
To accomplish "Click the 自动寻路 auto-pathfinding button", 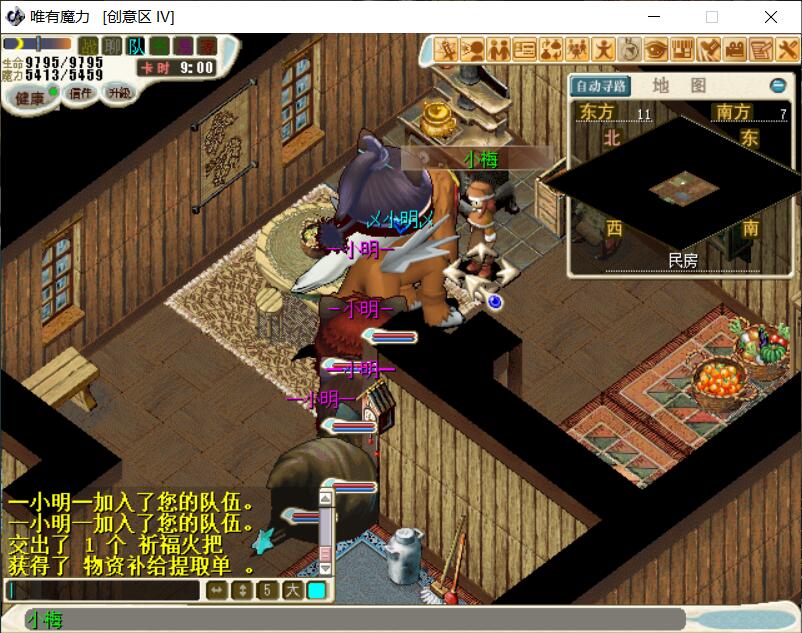I will coord(601,86).
